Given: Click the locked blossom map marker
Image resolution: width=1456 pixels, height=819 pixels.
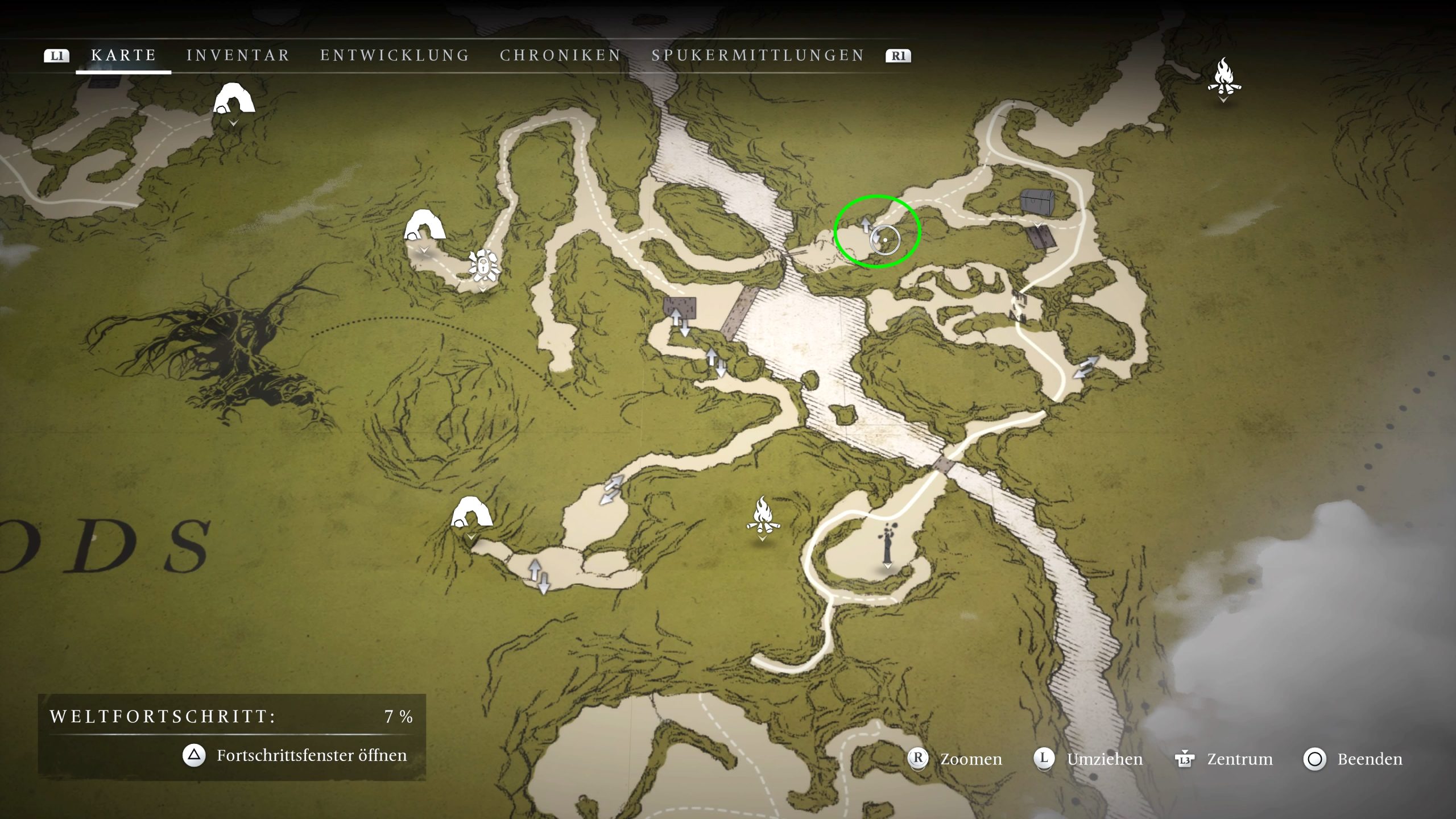Looking at the screenshot, I should [483, 265].
